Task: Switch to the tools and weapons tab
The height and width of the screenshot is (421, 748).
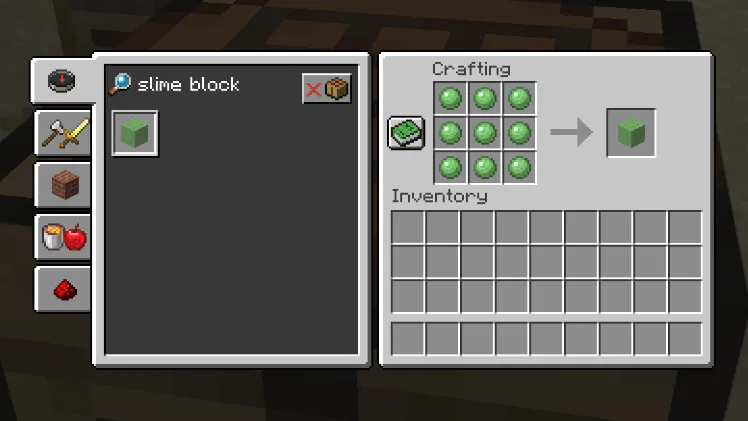Action: tap(62, 133)
